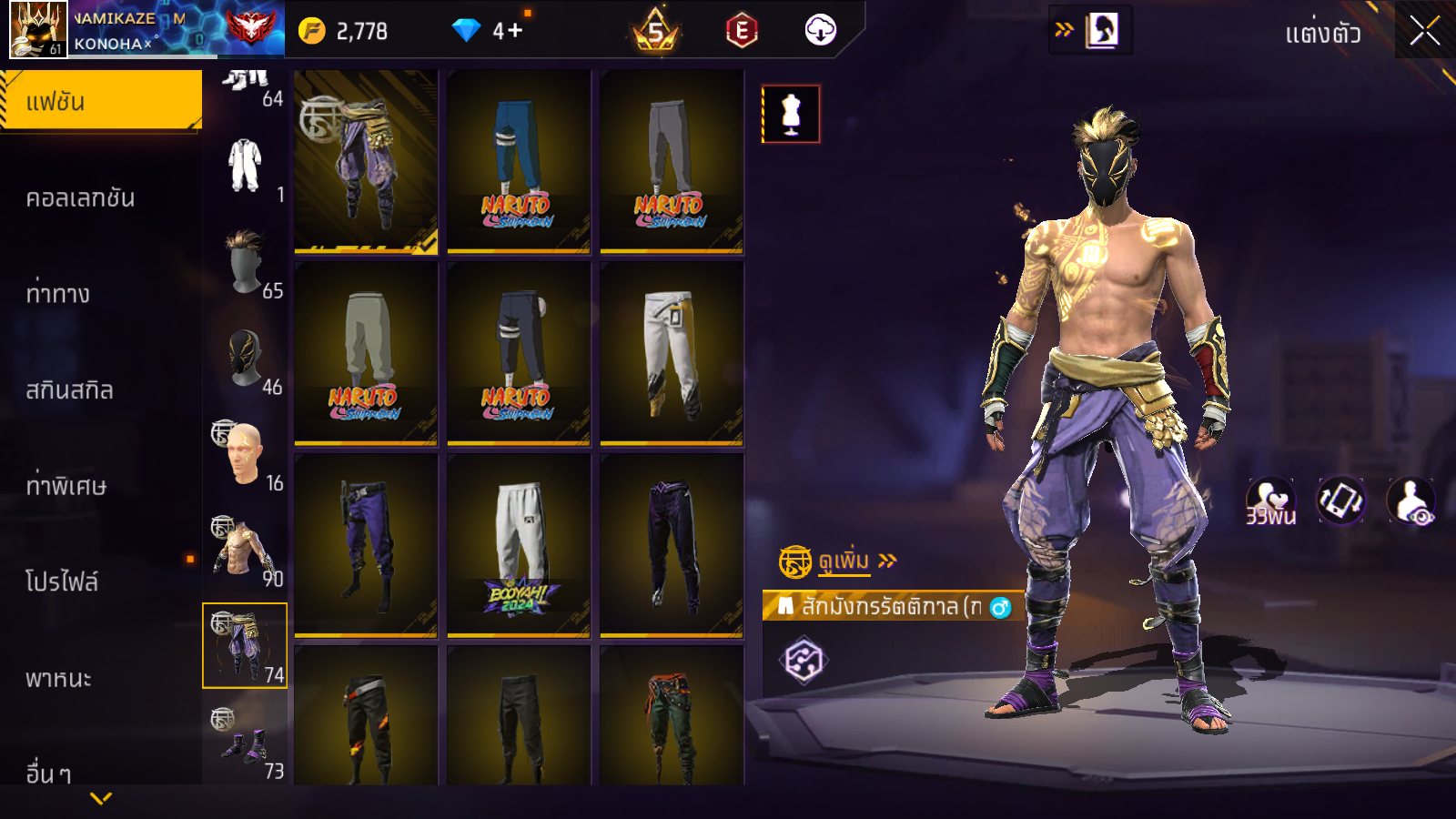This screenshot has height=819, width=1456.
Task: Open the full-body suit category
Action: (246, 167)
